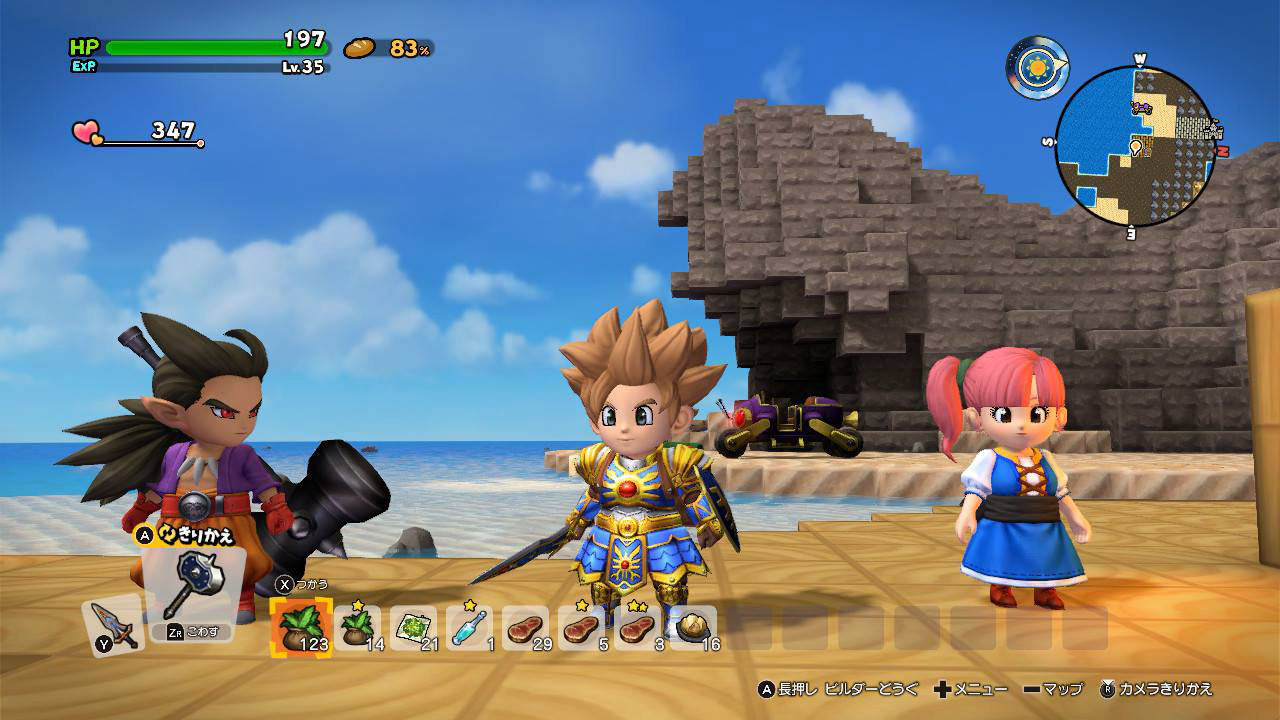Pick the two-star steak stack of 3
Screen dimensions: 1280x720
point(638,627)
